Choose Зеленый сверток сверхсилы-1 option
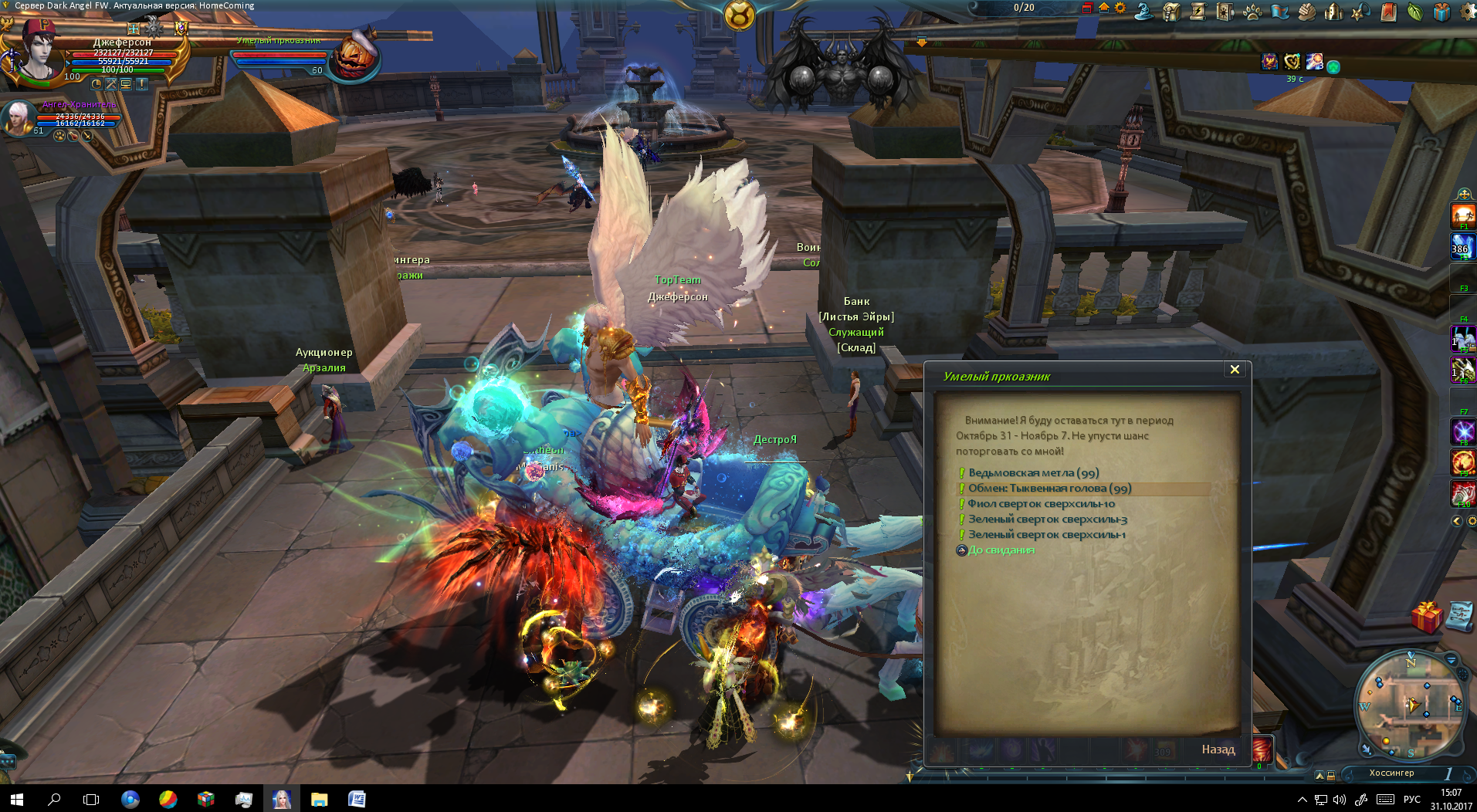The width and height of the screenshot is (1477, 812). click(x=1046, y=535)
